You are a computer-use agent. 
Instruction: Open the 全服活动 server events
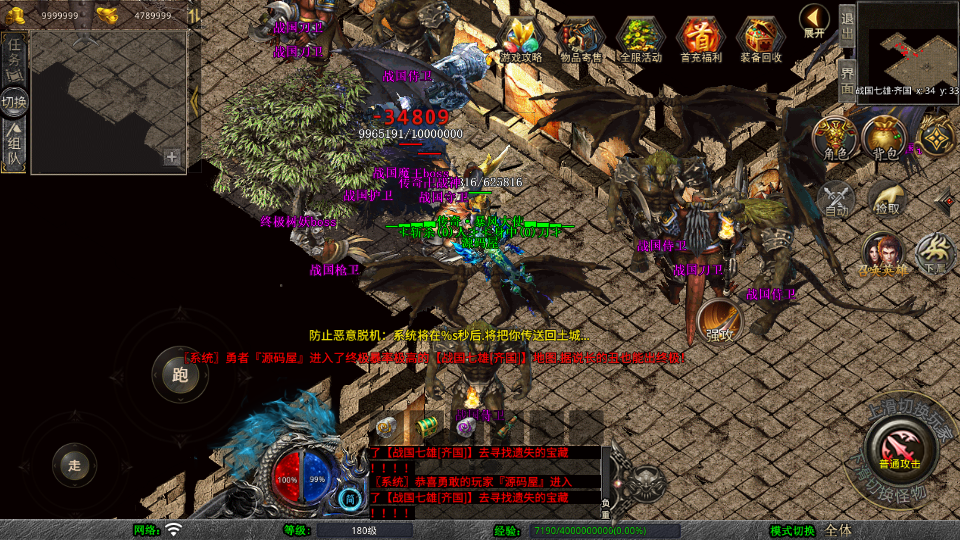click(x=641, y=40)
